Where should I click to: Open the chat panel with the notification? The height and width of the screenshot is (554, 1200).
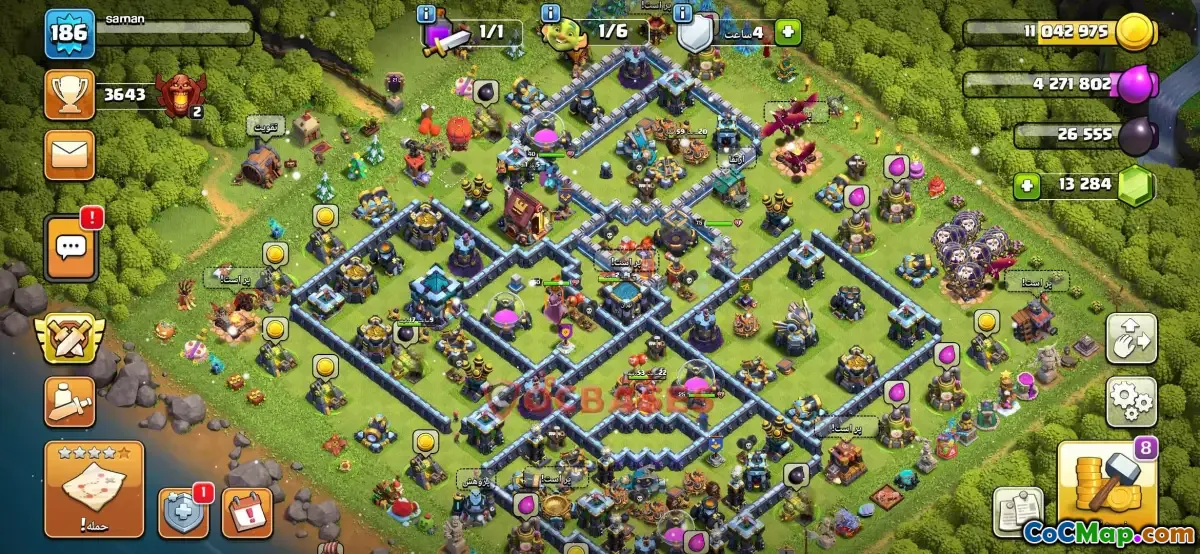69,246
